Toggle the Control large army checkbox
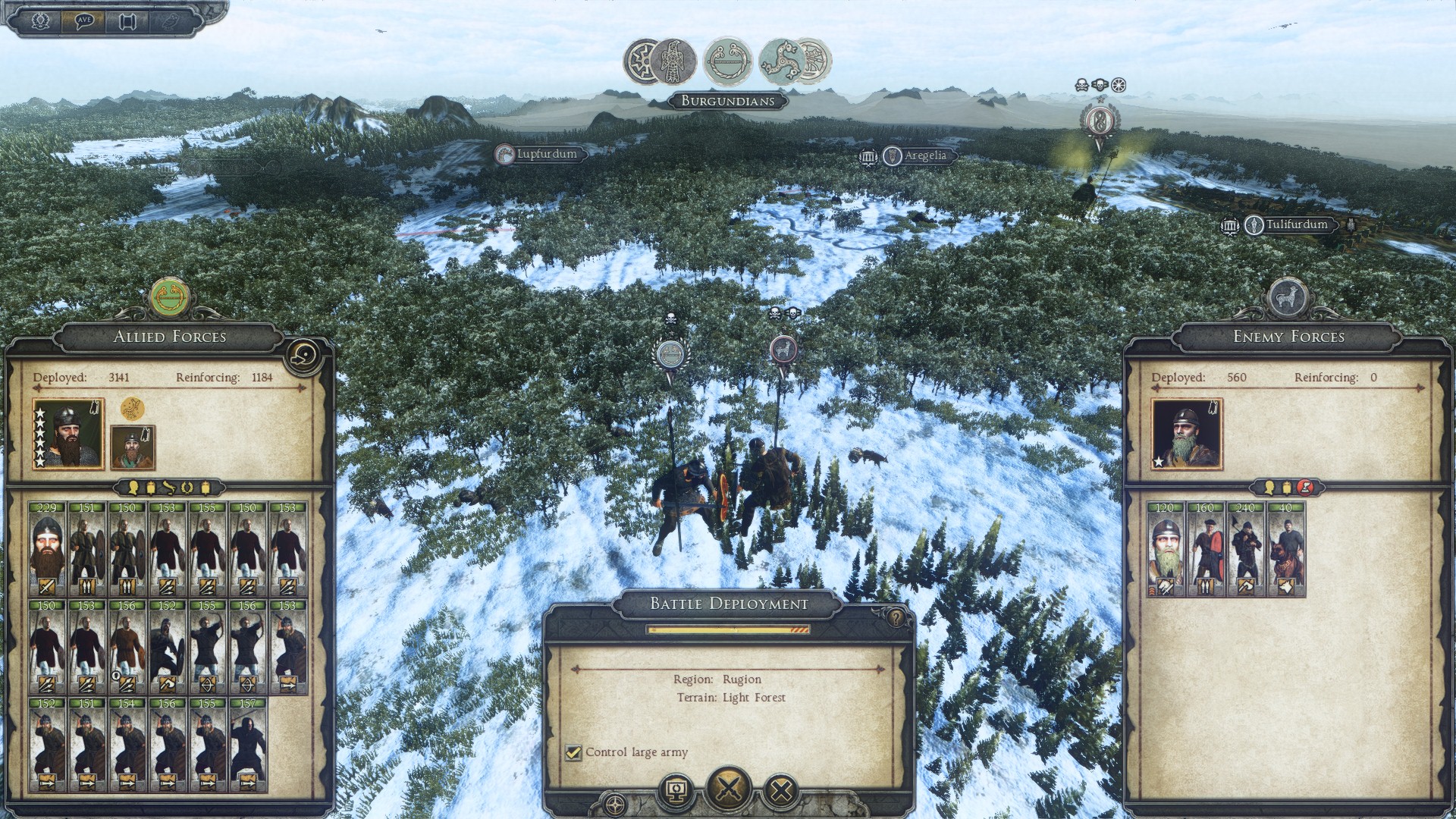The height and width of the screenshot is (819, 1456). coord(573,752)
